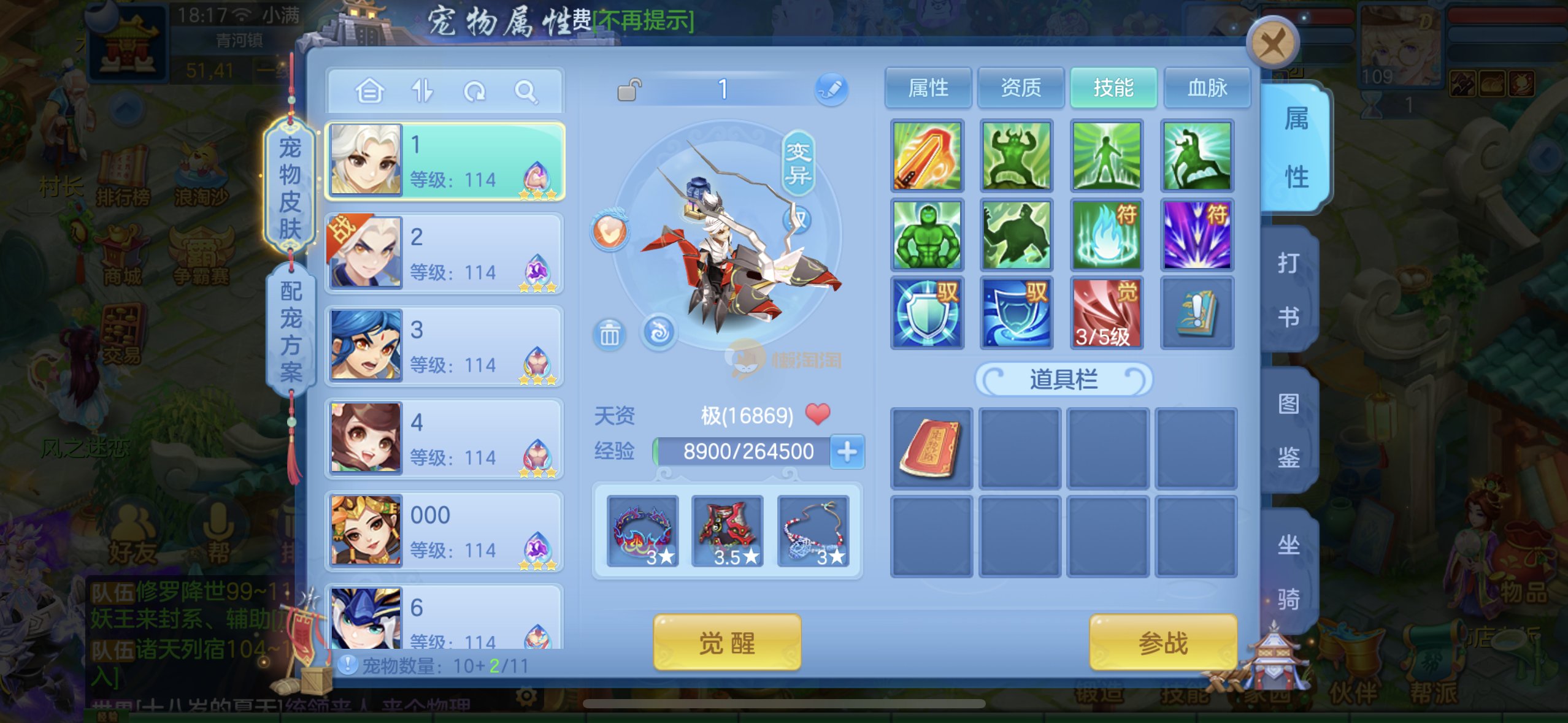Close the pet attributes window
The image size is (1568, 723).
click(1272, 44)
